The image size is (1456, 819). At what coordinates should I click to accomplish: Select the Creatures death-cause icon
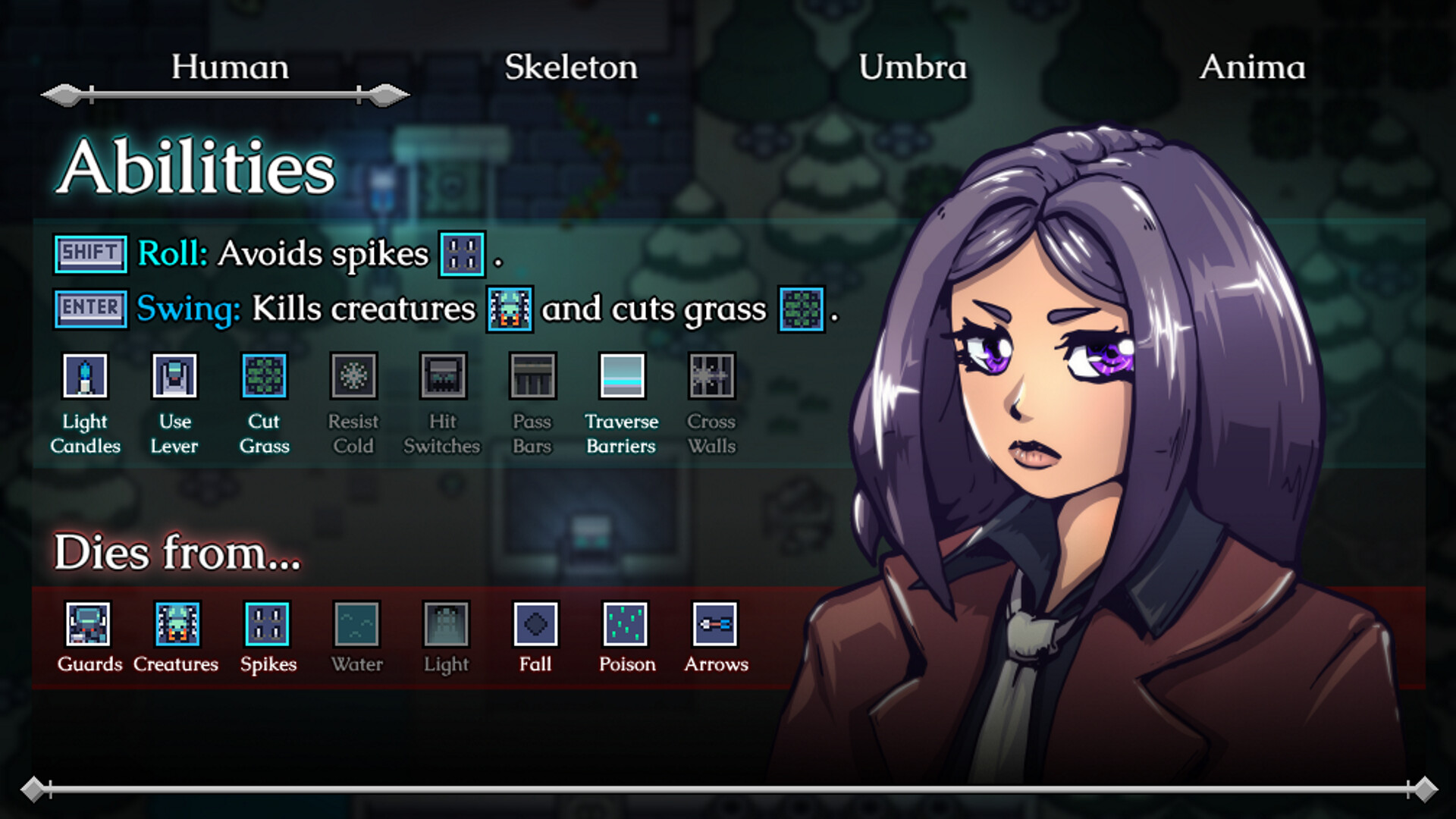point(177,624)
